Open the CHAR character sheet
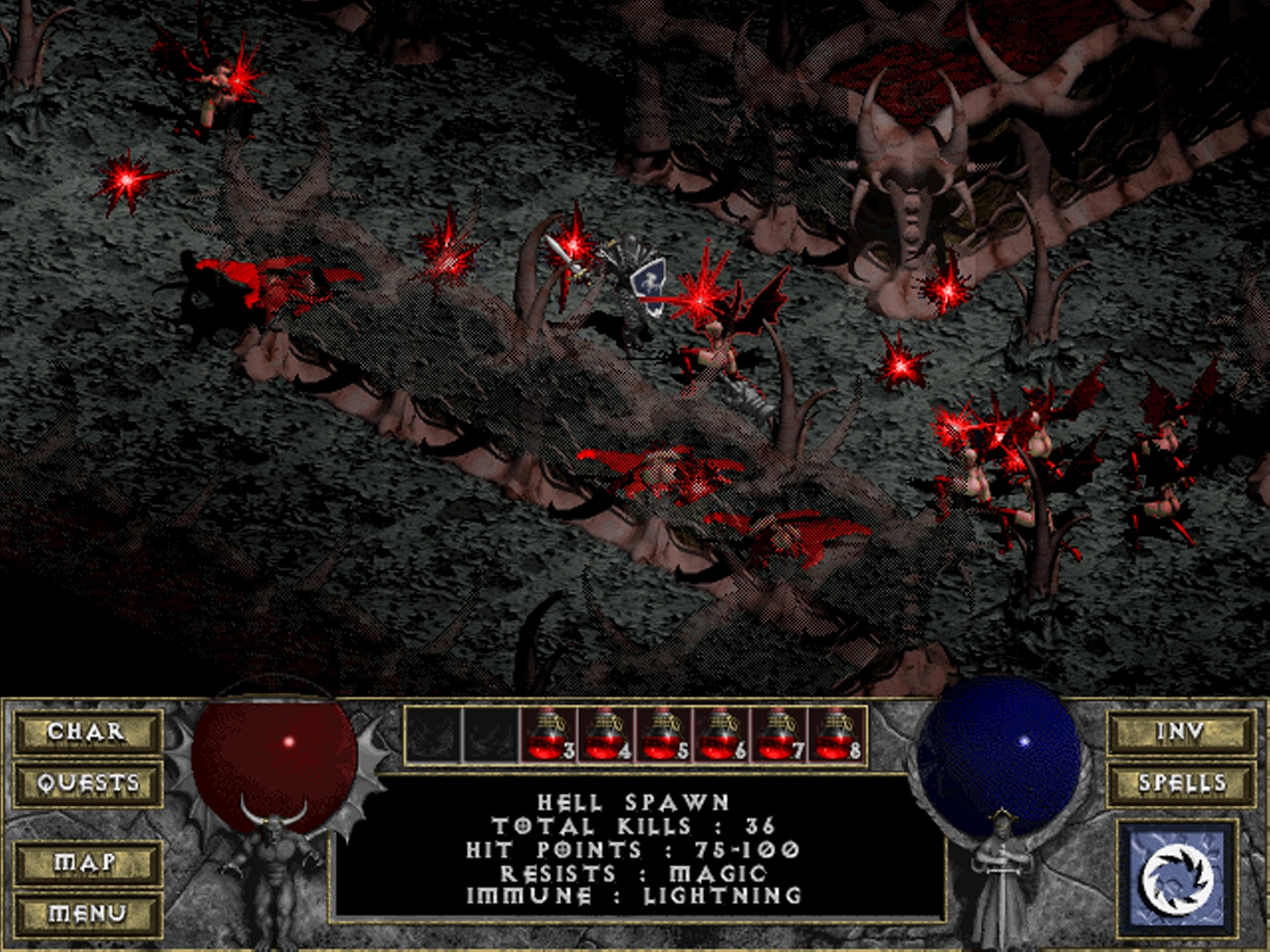1270x952 pixels. click(86, 732)
